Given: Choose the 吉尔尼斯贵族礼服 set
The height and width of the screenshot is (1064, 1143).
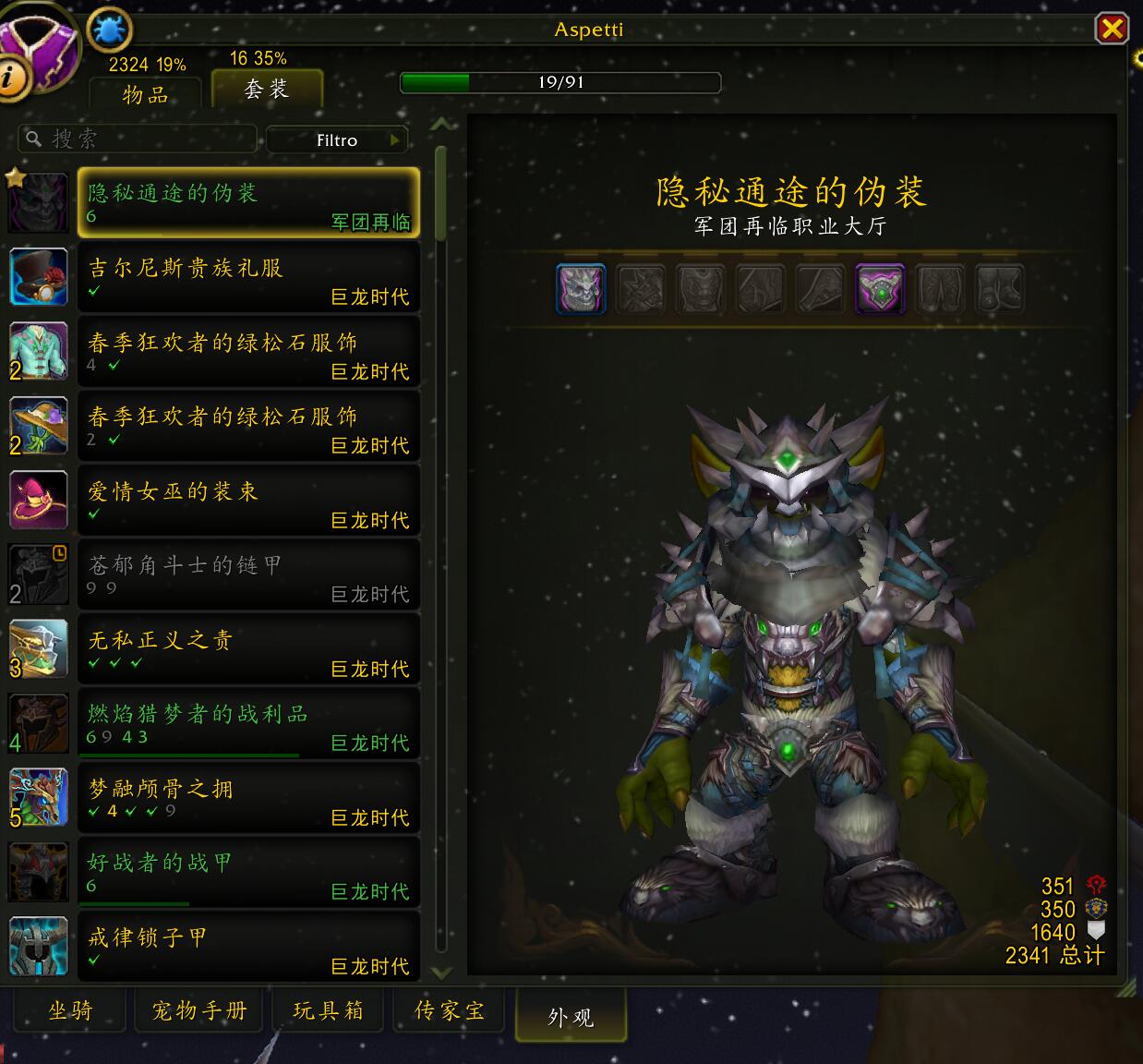Looking at the screenshot, I should [248, 278].
